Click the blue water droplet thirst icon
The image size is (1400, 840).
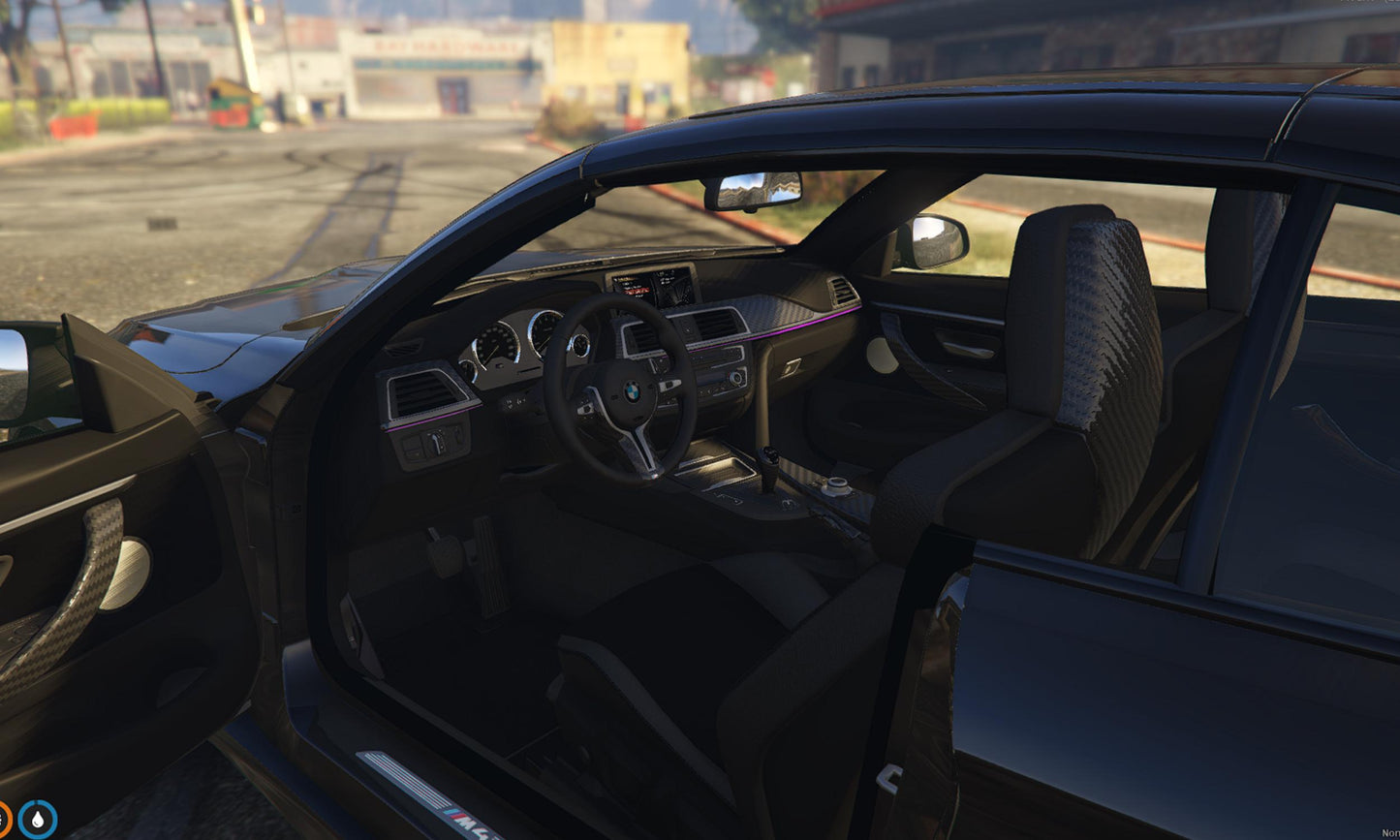click(x=37, y=820)
